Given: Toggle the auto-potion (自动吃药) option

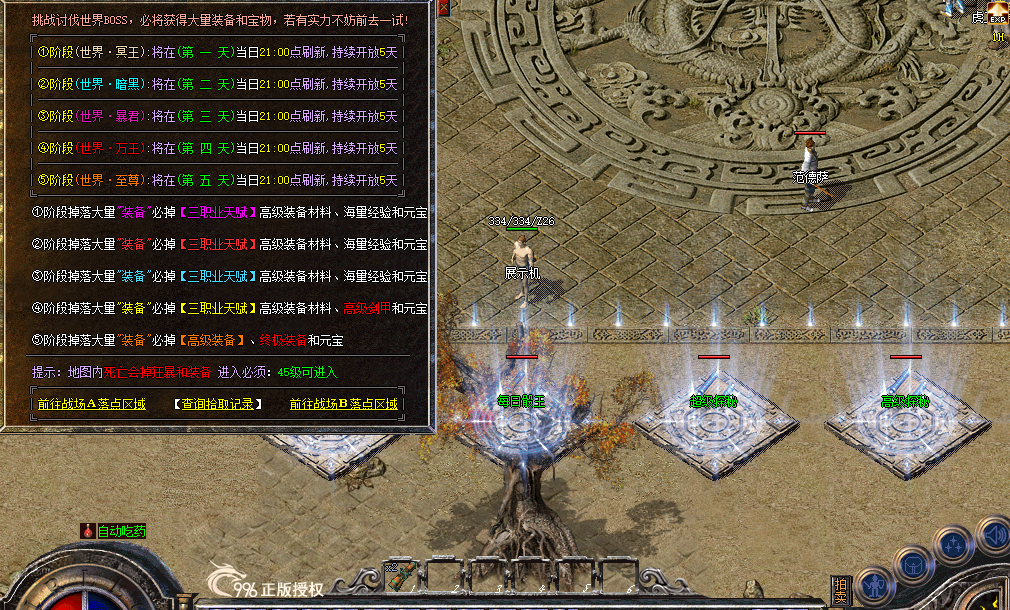Looking at the screenshot, I should [x=114, y=531].
